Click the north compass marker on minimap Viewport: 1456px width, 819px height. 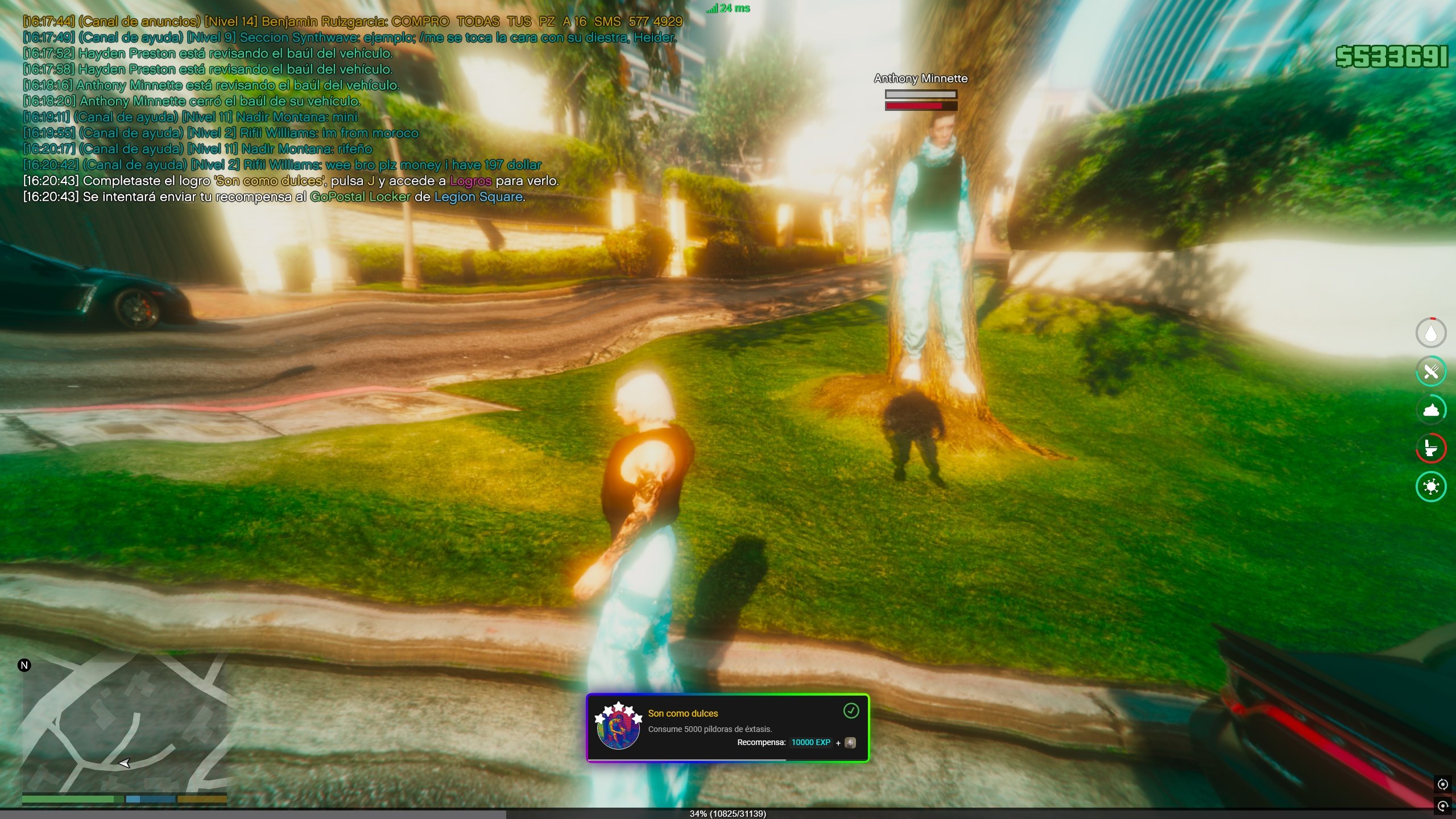click(24, 665)
